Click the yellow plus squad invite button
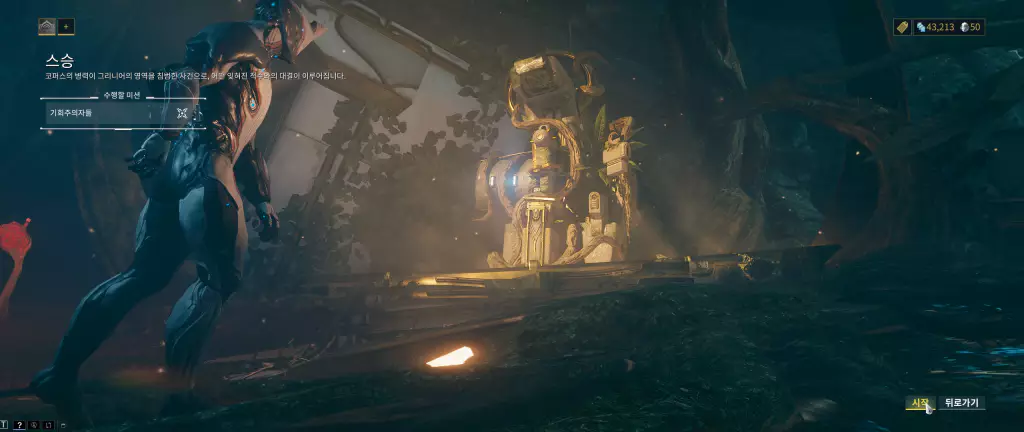 click(x=66, y=27)
